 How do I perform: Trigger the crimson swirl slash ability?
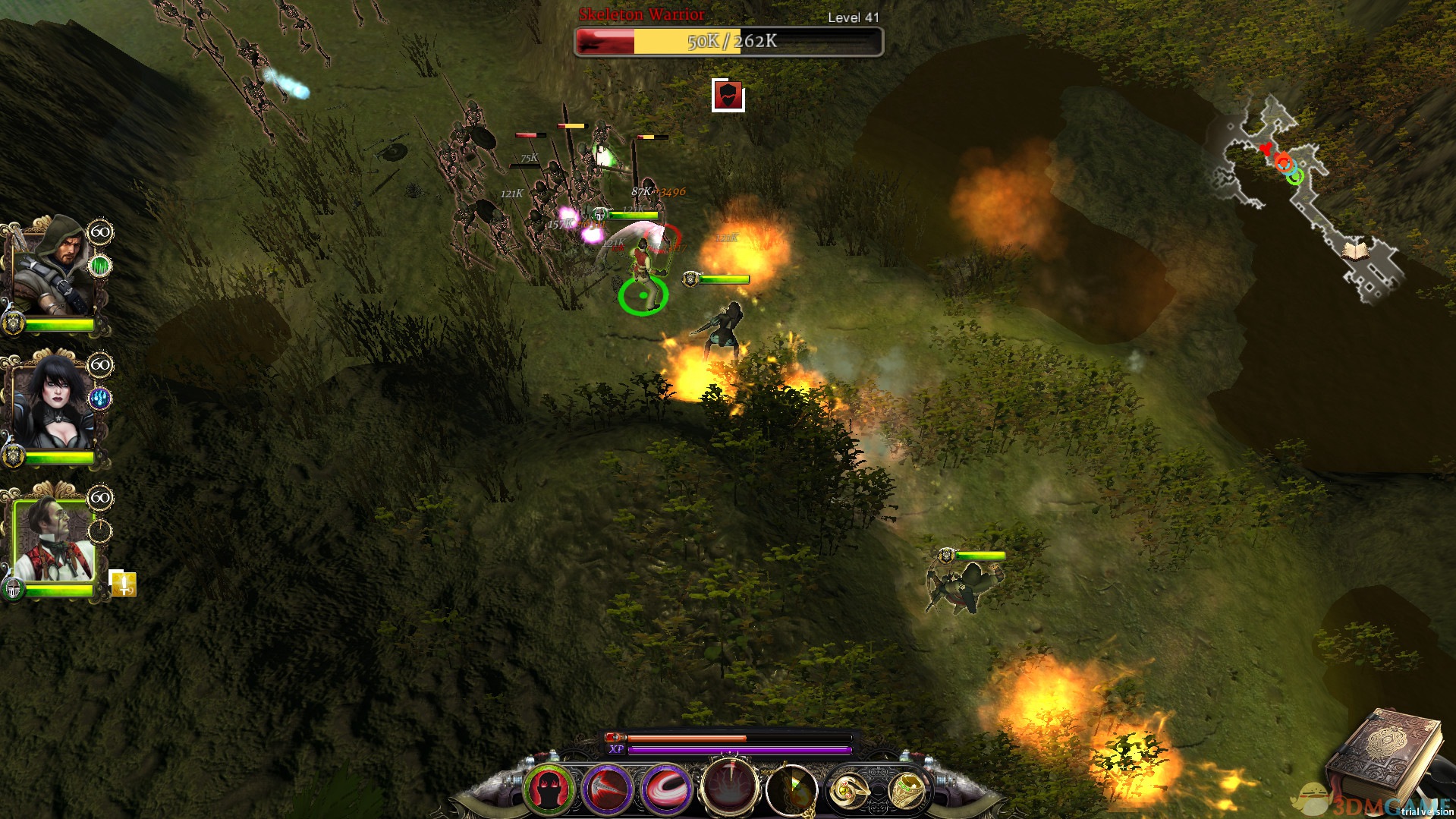click(666, 789)
